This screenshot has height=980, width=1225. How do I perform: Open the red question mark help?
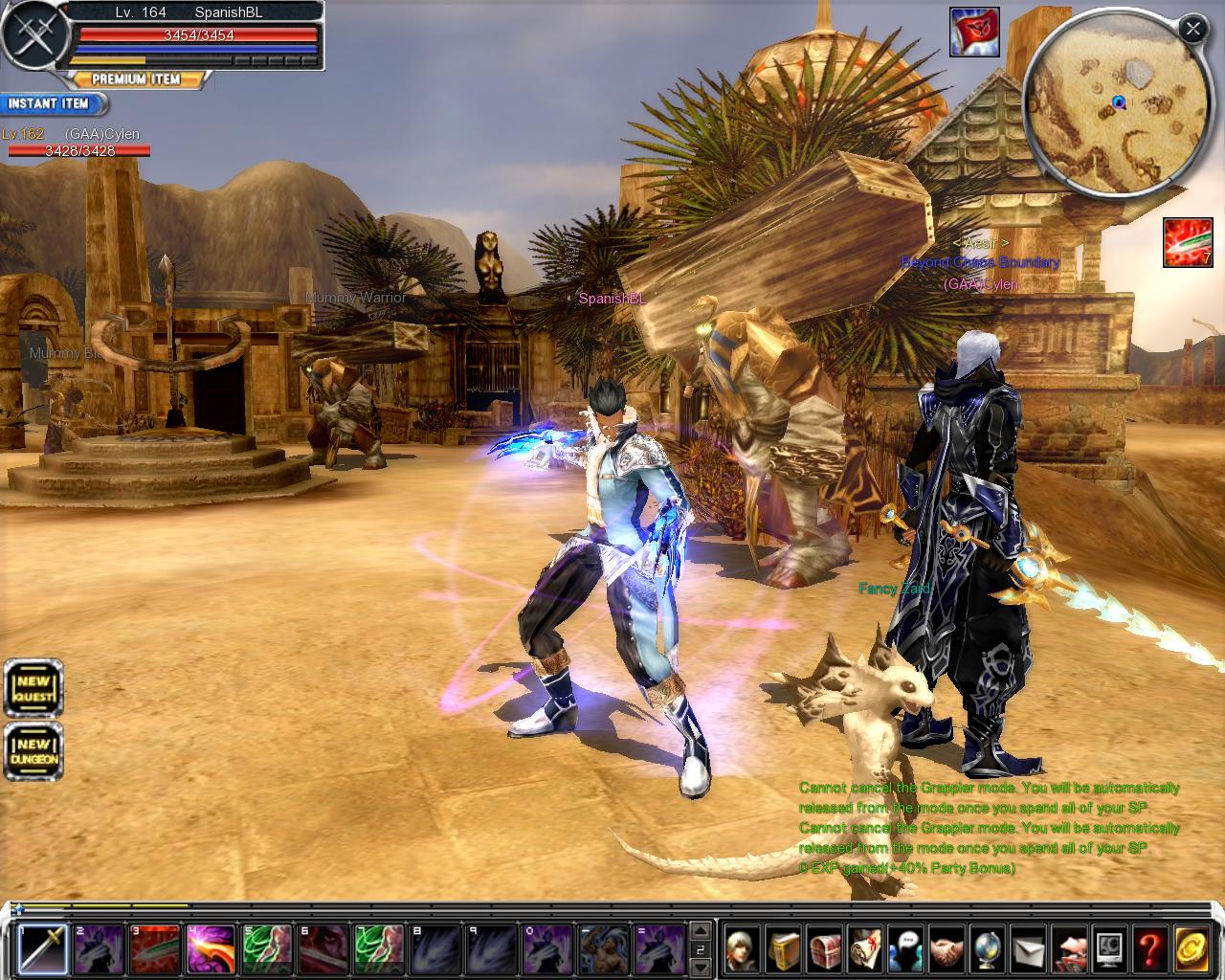coord(1150,948)
